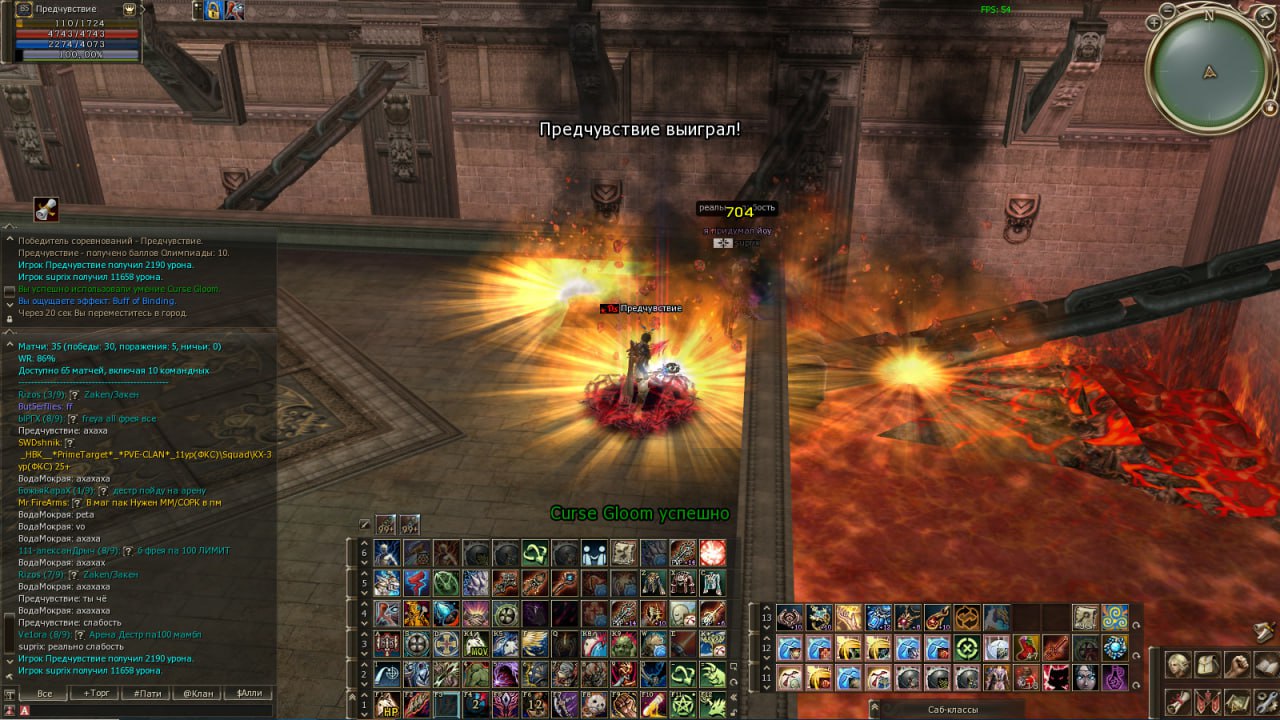Open the fist actions menu icon
1280x720 pixels.
(x=1237, y=663)
